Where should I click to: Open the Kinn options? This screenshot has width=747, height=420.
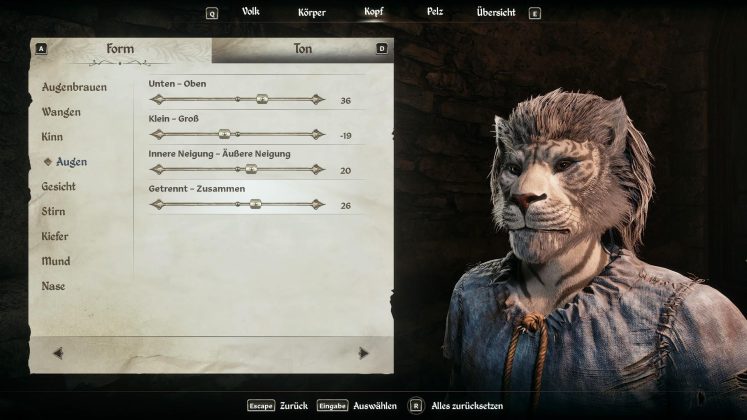point(52,136)
